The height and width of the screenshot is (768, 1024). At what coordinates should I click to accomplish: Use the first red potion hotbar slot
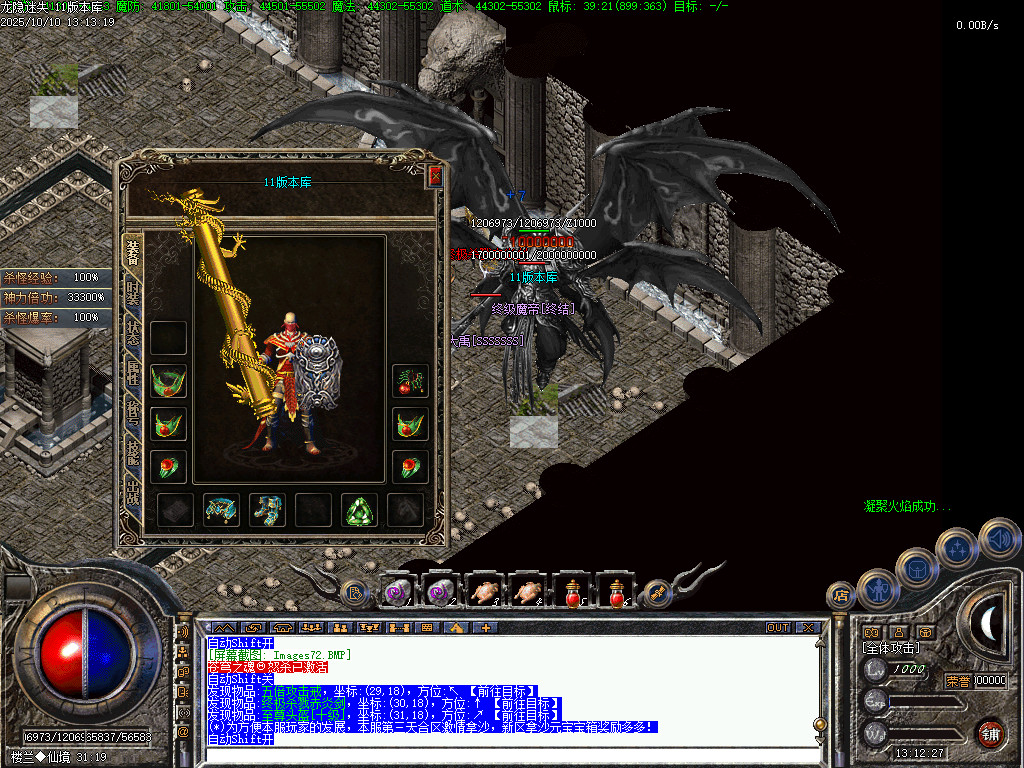573,592
